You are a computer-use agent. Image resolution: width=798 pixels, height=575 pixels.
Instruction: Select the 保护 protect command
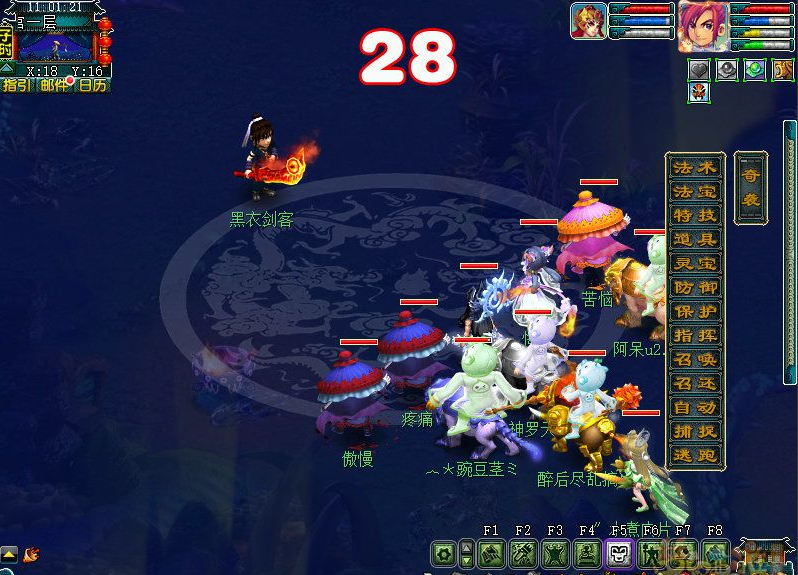[695, 312]
